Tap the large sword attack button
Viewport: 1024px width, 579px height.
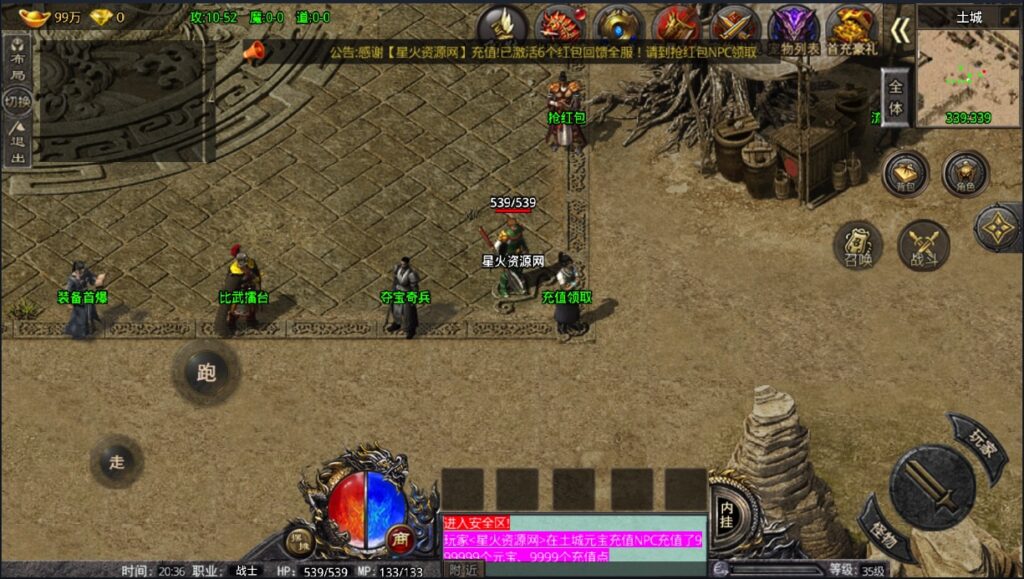click(932, 487)
